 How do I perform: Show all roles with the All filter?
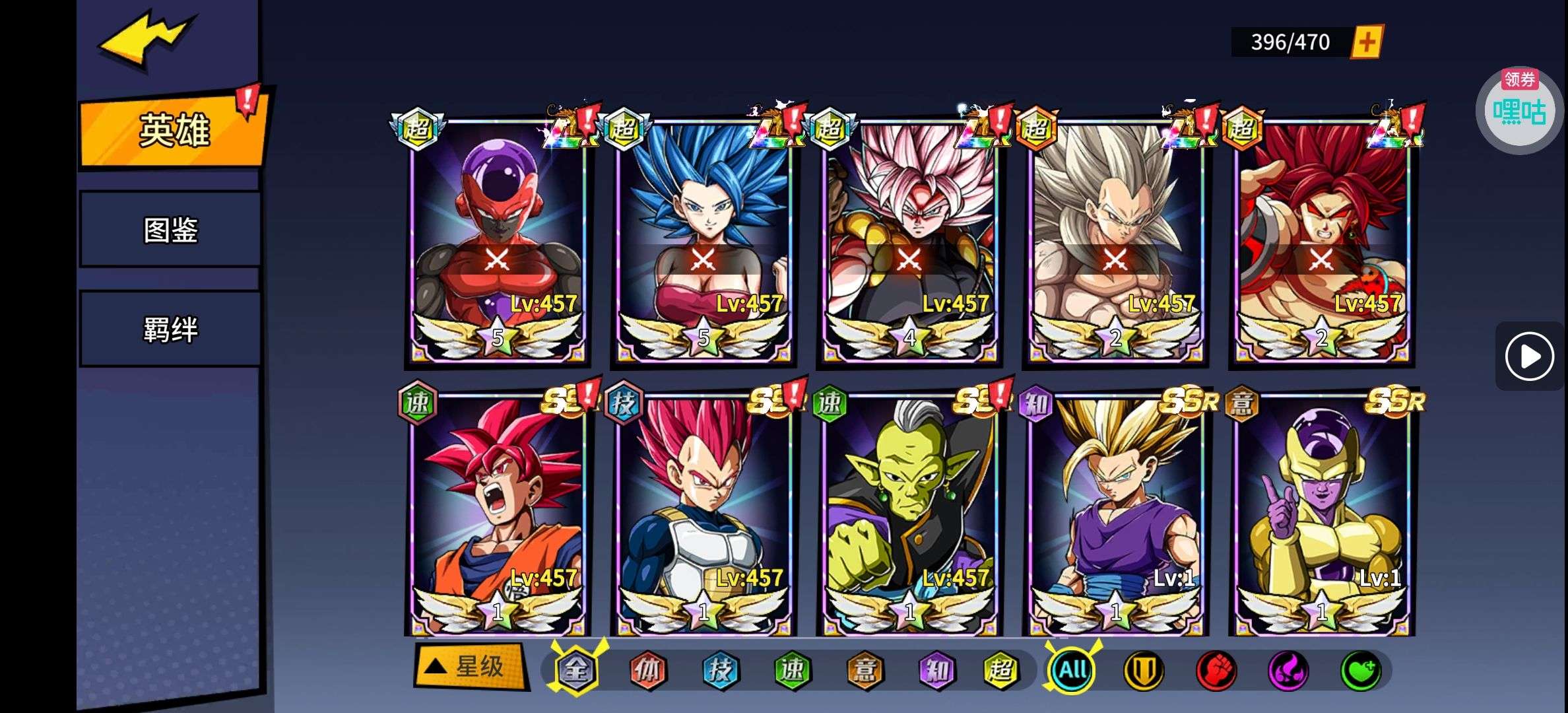[1072, 671]
